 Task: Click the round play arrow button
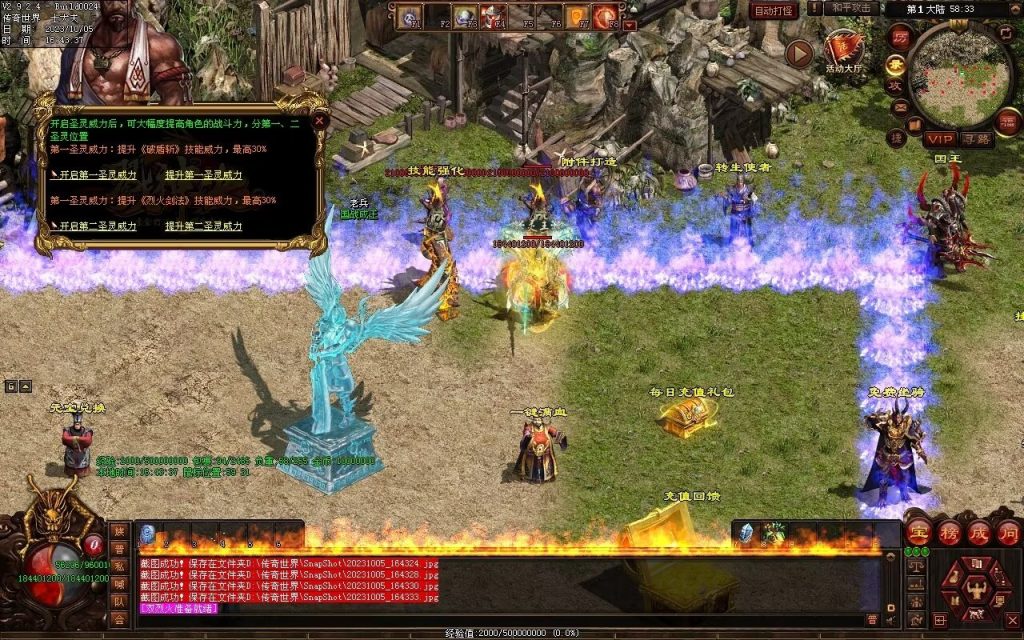click(x=799, y=53)
